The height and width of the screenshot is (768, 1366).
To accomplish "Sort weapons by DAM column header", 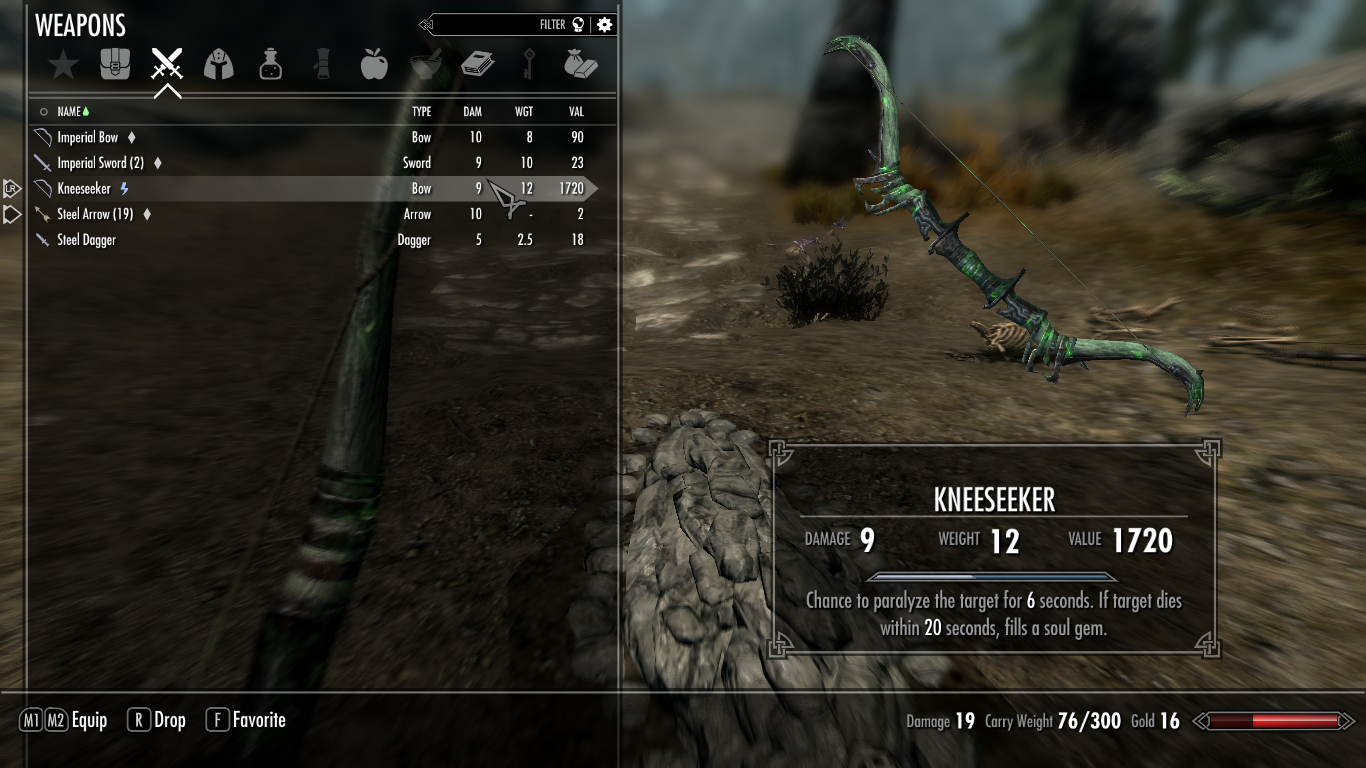I will point(472,112).
